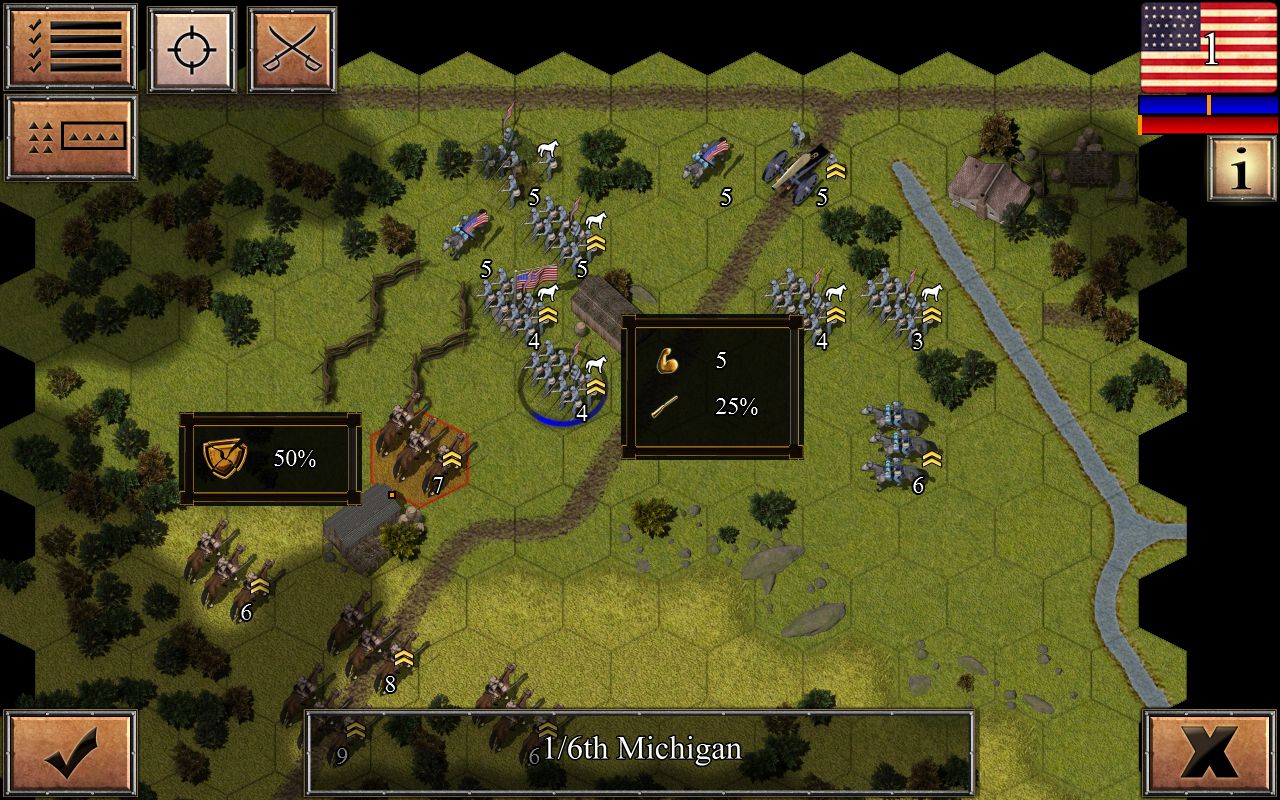Cancel the action with the X button
This screenshot has height=800, width=1280.
click(x=1211, y=753)
